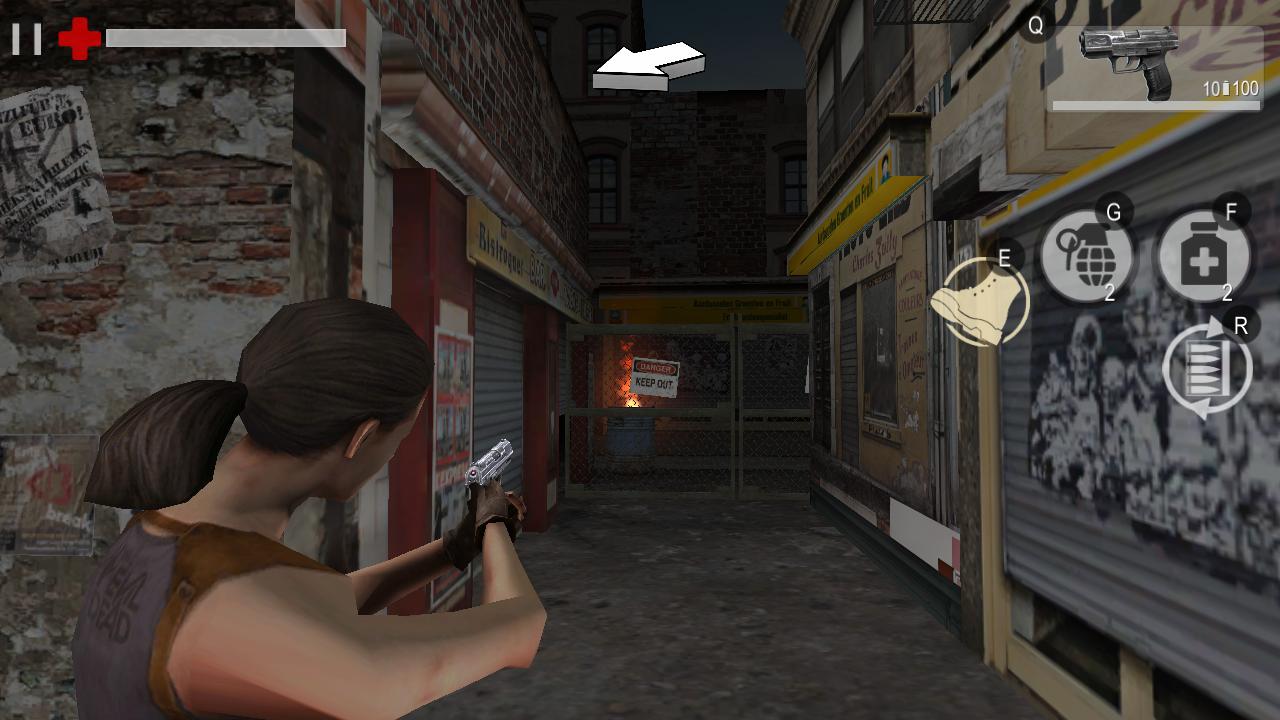This screenshot has width=1280, height=720.
Task: Kick using the boot E icon
Action: pos(975,300)
